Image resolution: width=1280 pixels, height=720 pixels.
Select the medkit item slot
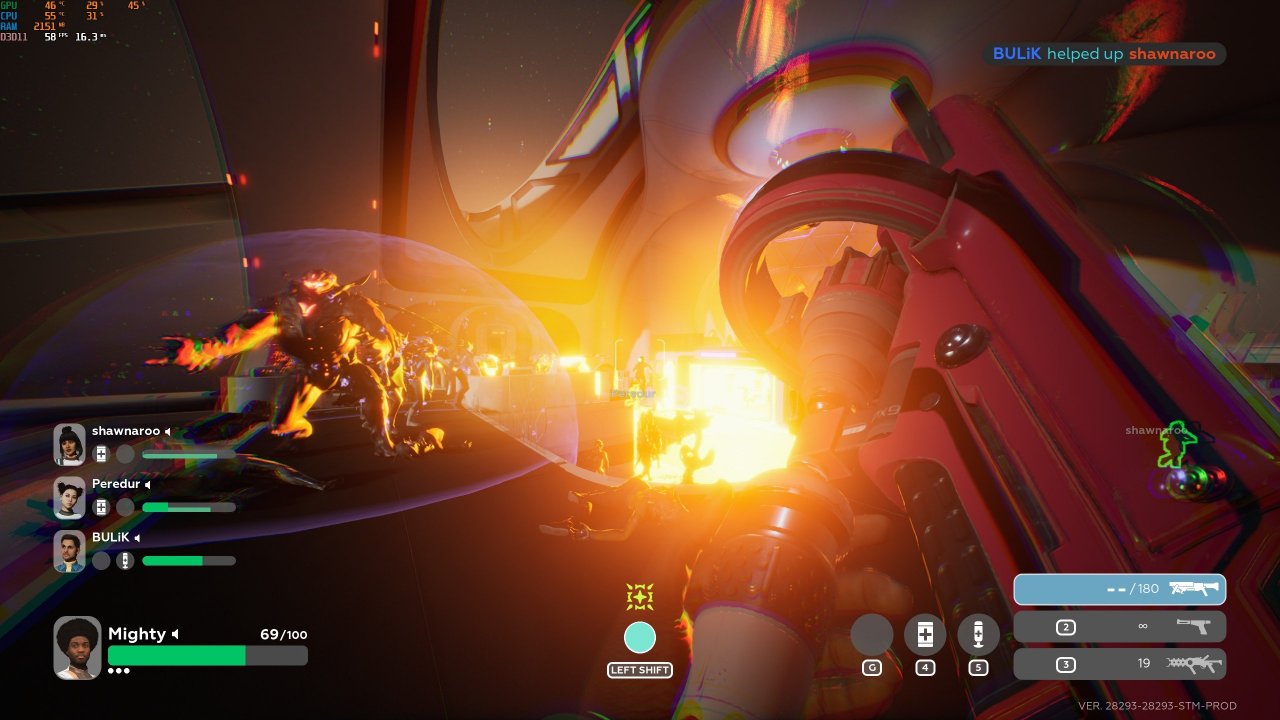(x=925, y=635)
